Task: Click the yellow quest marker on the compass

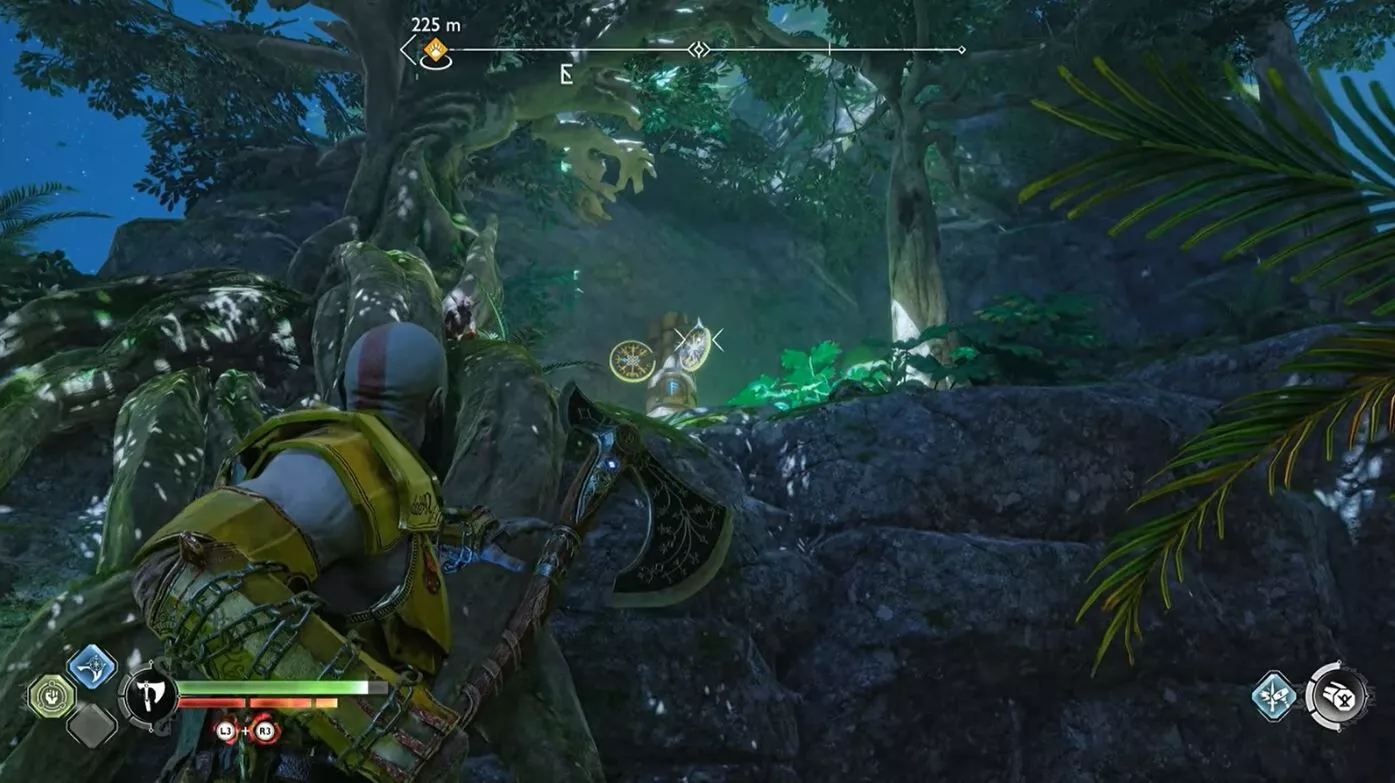Action: (x=436, y=47)
